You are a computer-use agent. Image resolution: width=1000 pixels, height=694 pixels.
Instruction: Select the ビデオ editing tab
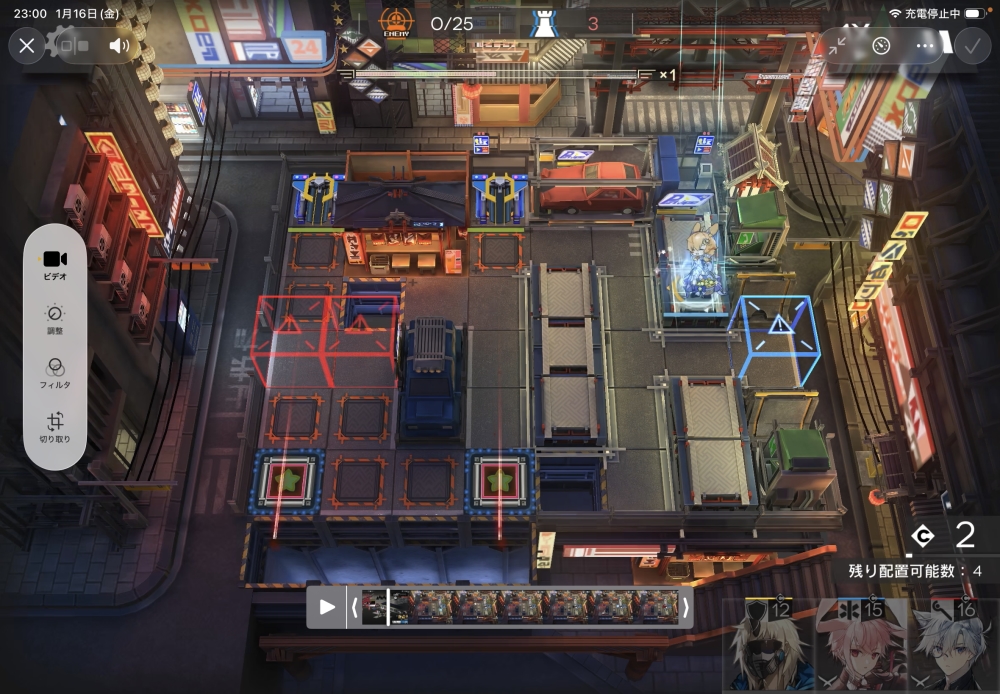(x=55, y=263)
